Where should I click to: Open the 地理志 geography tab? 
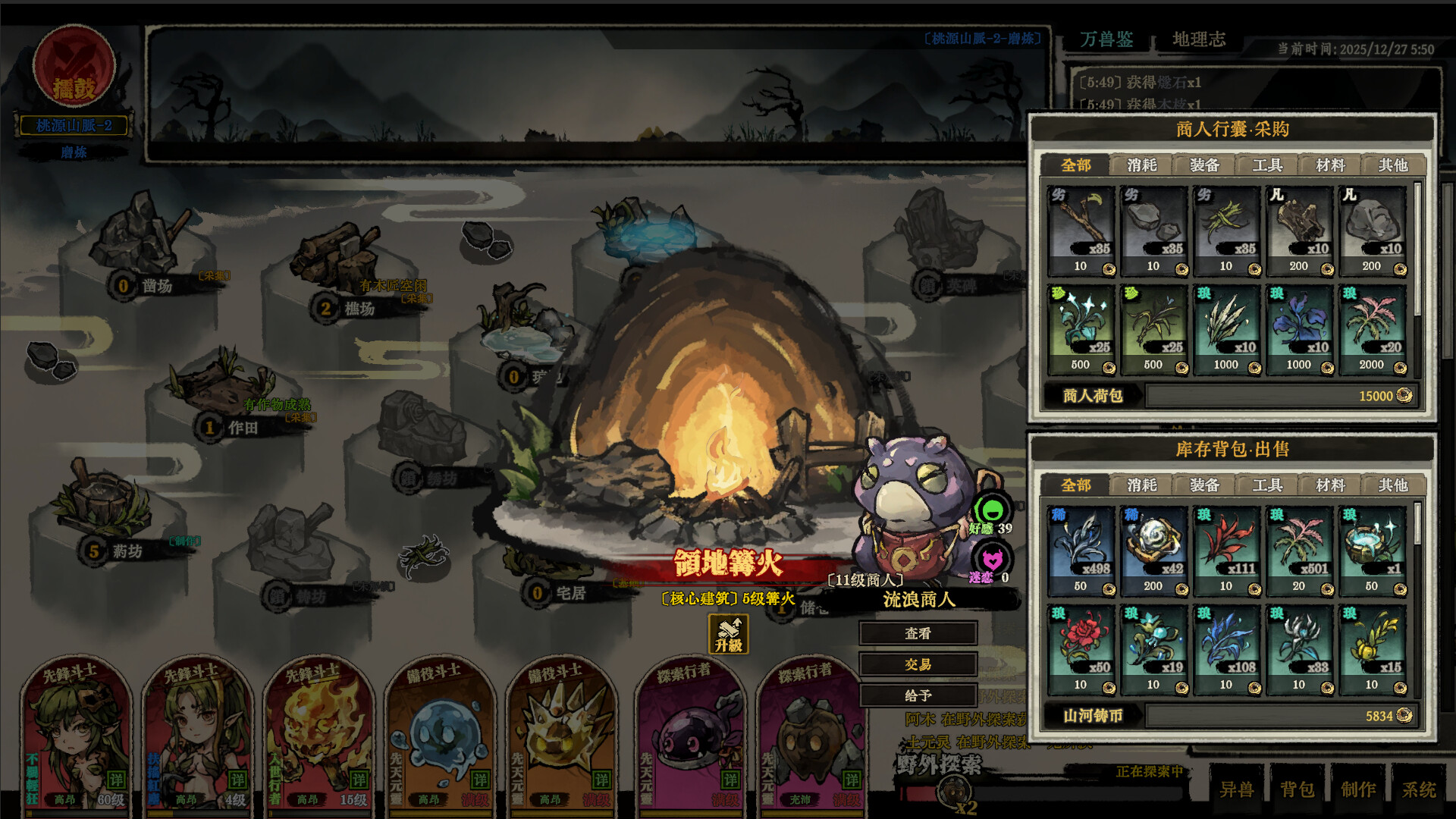coord(1199,39)
